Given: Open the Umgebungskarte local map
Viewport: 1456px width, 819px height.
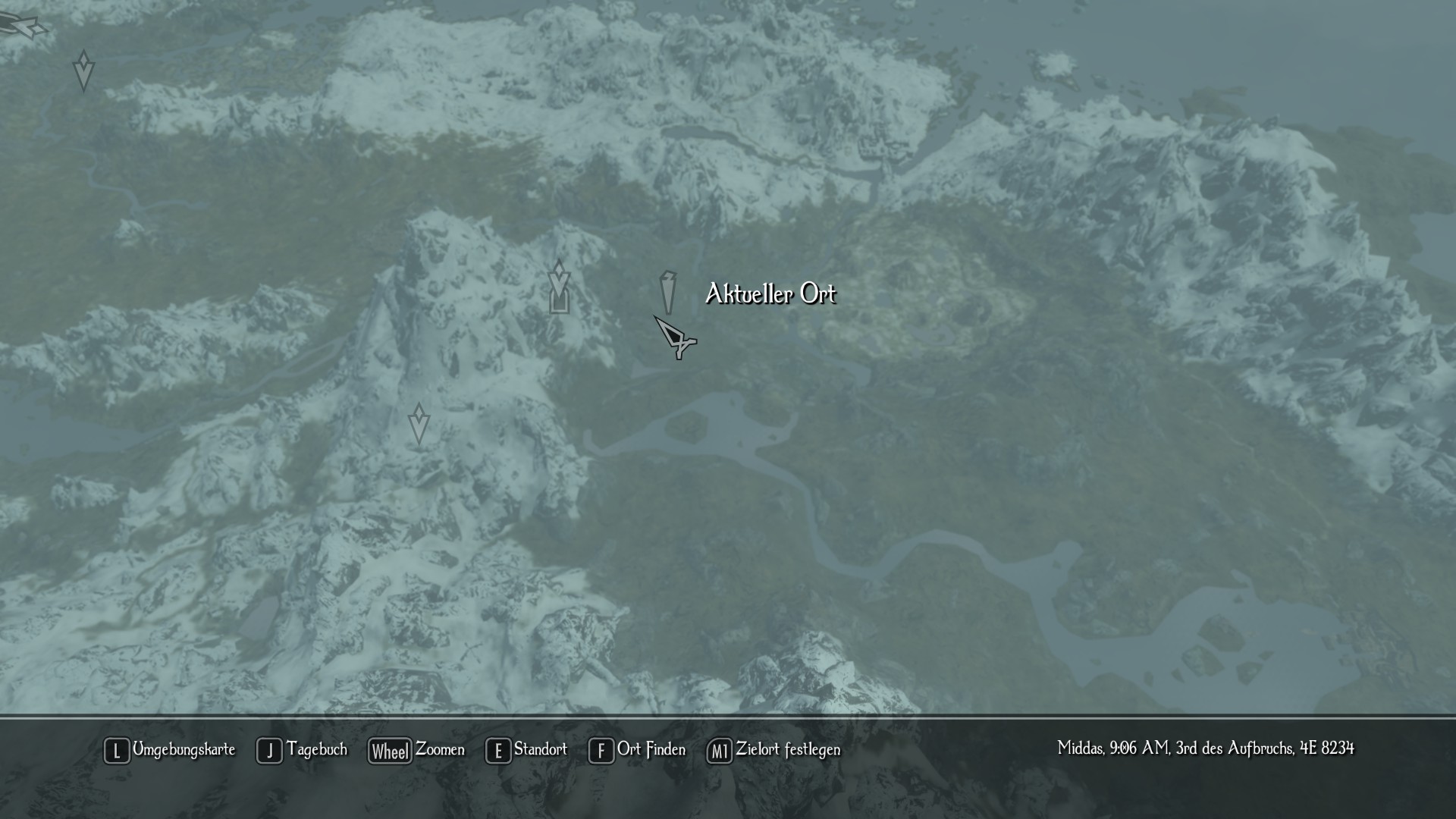Looking at the screenshot, I should pos(170,750).
